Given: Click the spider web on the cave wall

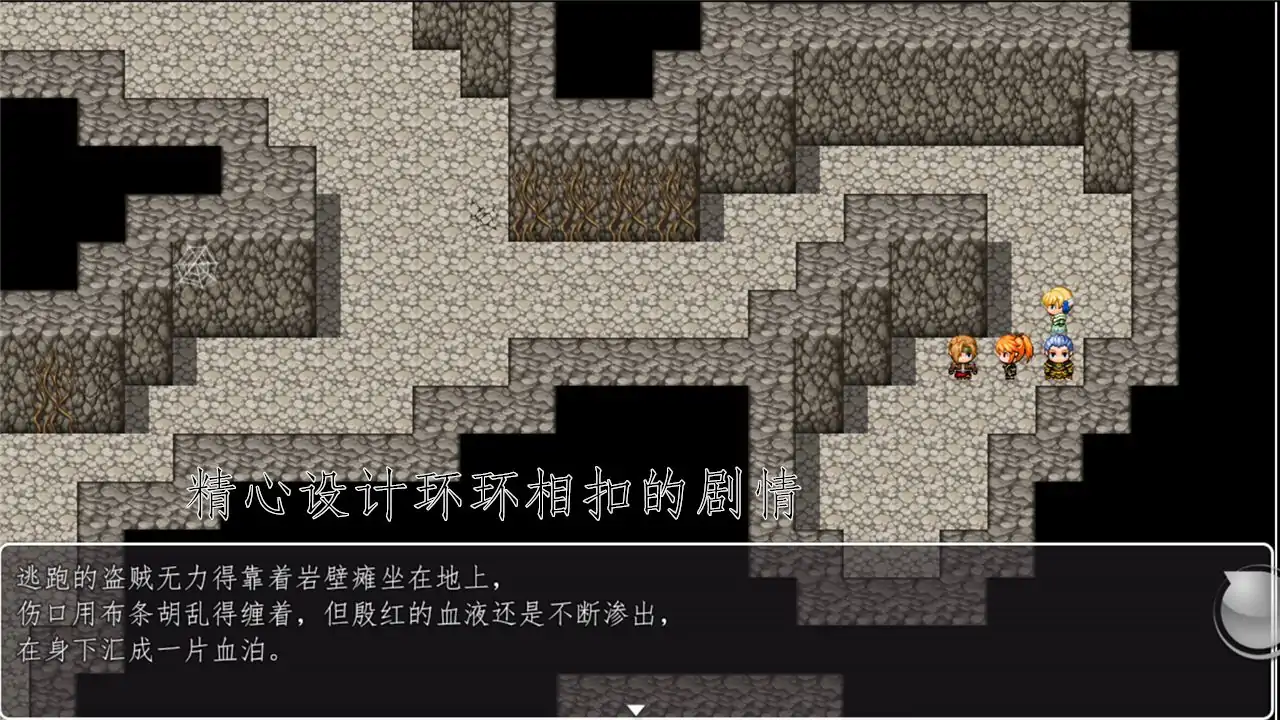Looking at the screenshot, I should tap(196, 265).
